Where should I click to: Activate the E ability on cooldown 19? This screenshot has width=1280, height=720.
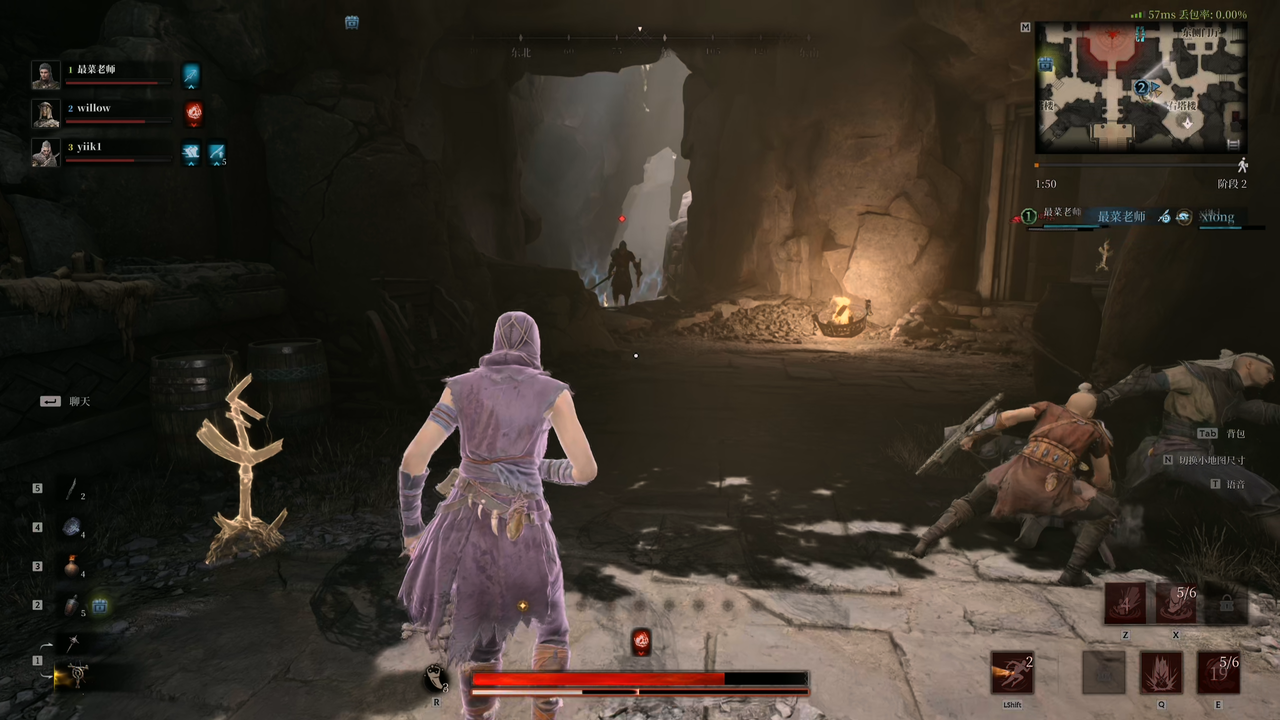pyautogui.click(x=1218, y=672)
